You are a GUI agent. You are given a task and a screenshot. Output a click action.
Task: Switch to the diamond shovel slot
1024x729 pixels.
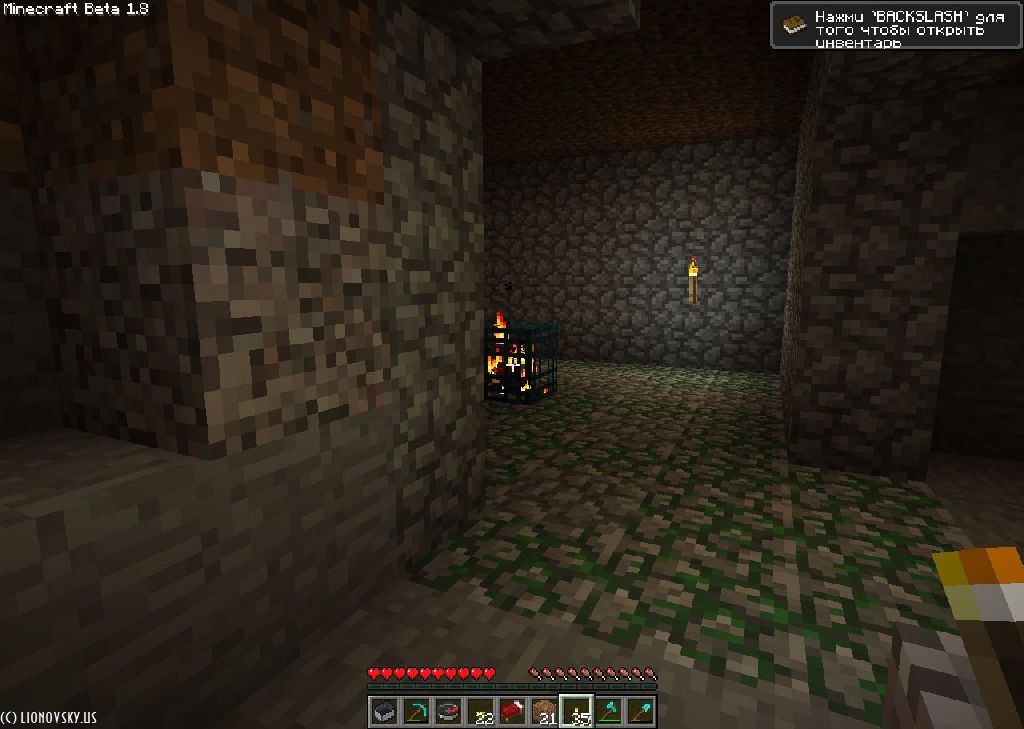(640, 712)
